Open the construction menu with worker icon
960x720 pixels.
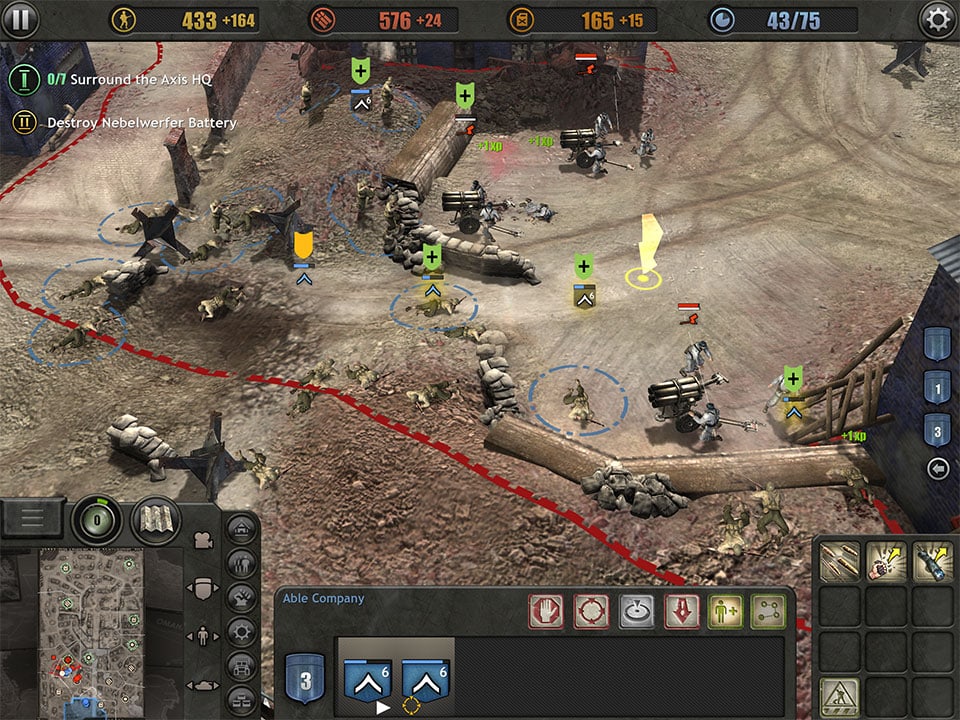[x=839, y=695]
